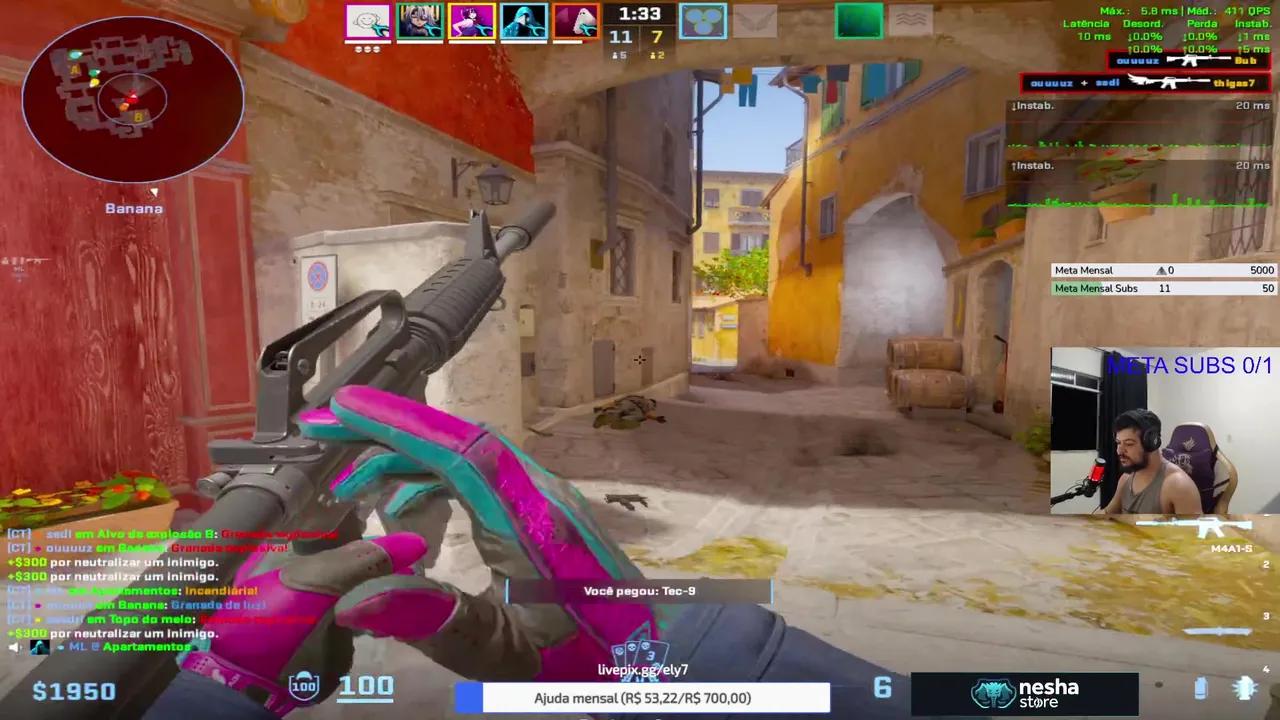The height and width of the screenshot is (720, 1280).
Task: Click the Ajuda mensal donation progress bar
Action: [x=657, y=698]
